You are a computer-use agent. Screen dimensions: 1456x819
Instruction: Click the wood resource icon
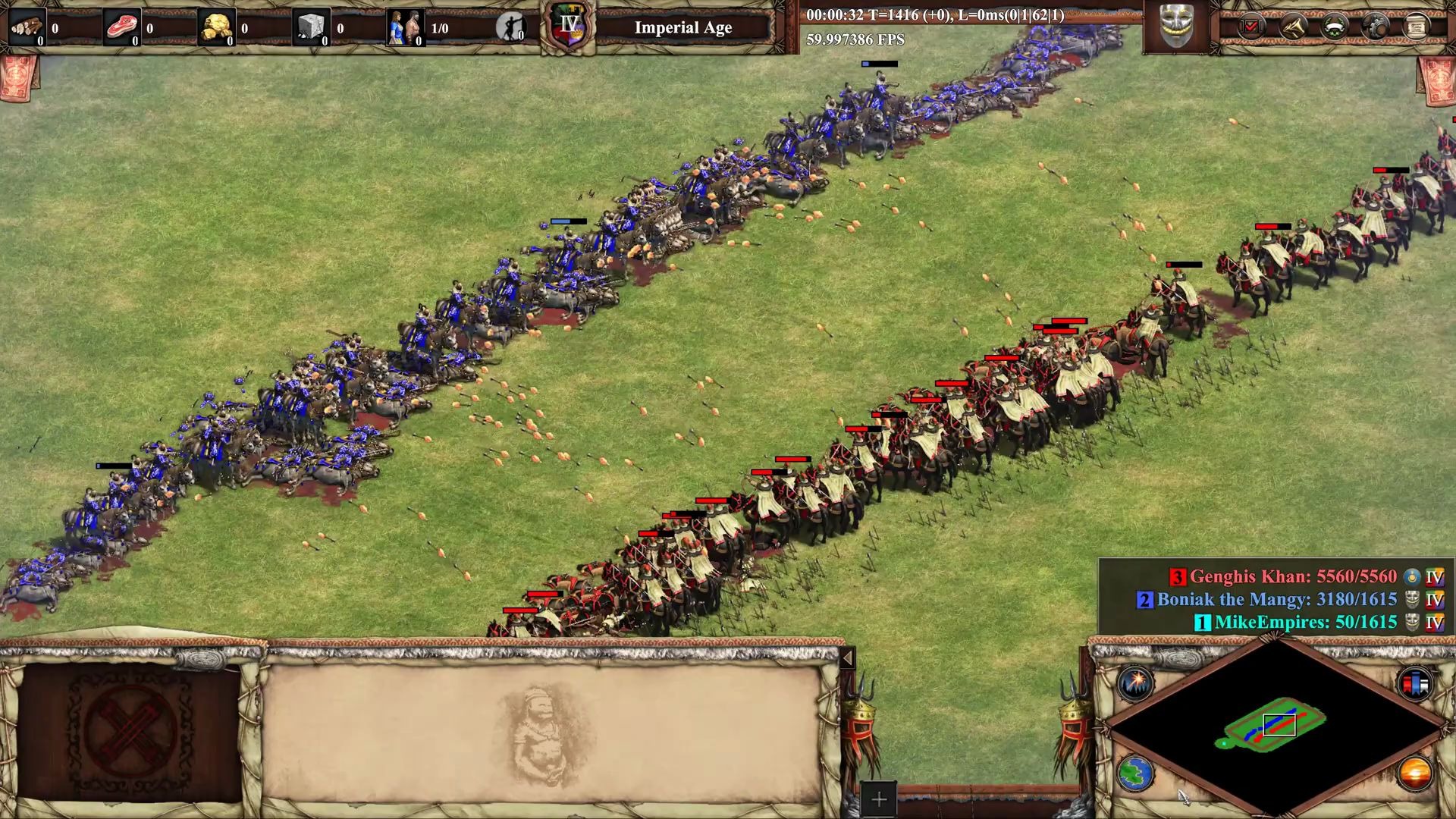pyautogui.click(x=27, y=28)
